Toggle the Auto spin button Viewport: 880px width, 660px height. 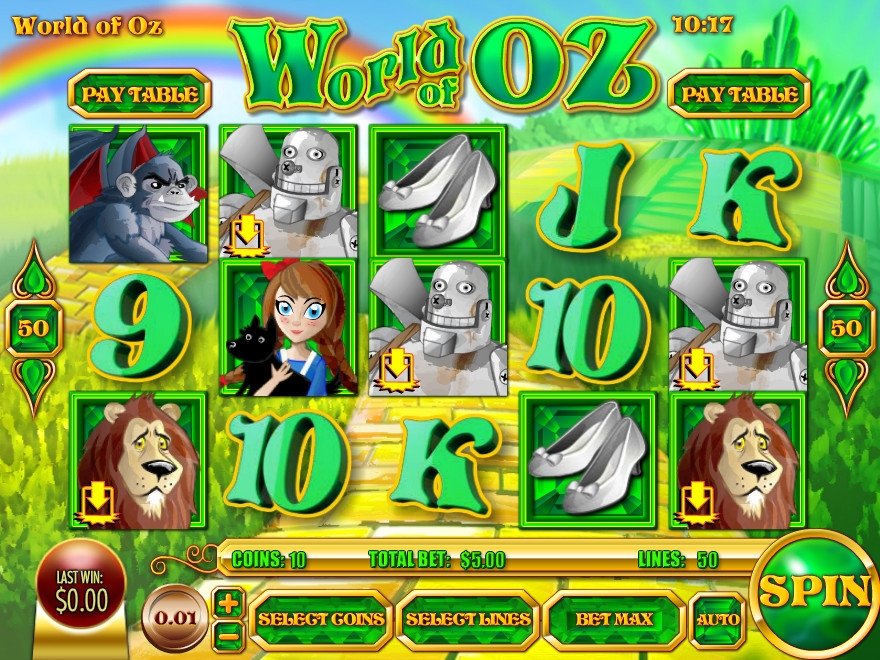pyautogui.click(x=718, y=619)
